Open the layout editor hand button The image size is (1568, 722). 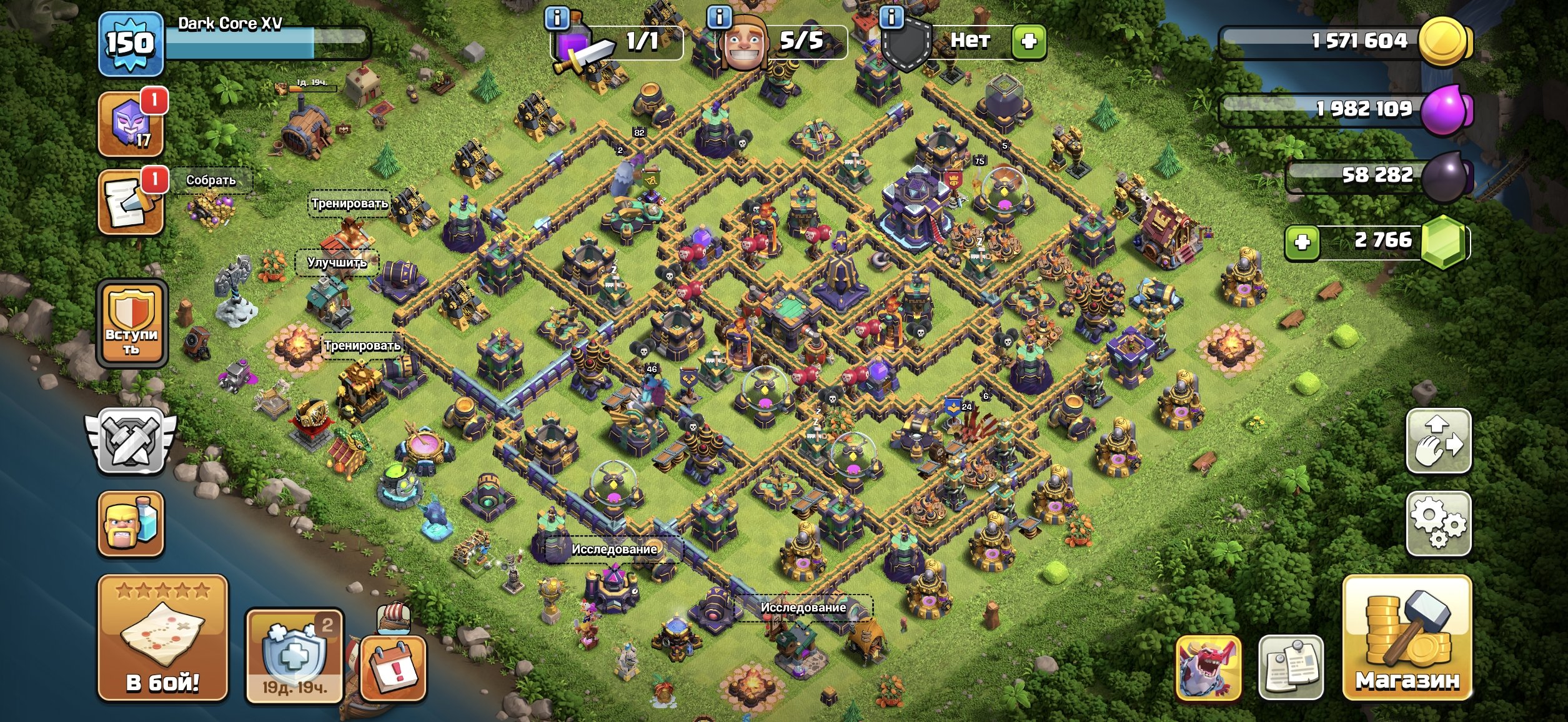(1438, 441)
